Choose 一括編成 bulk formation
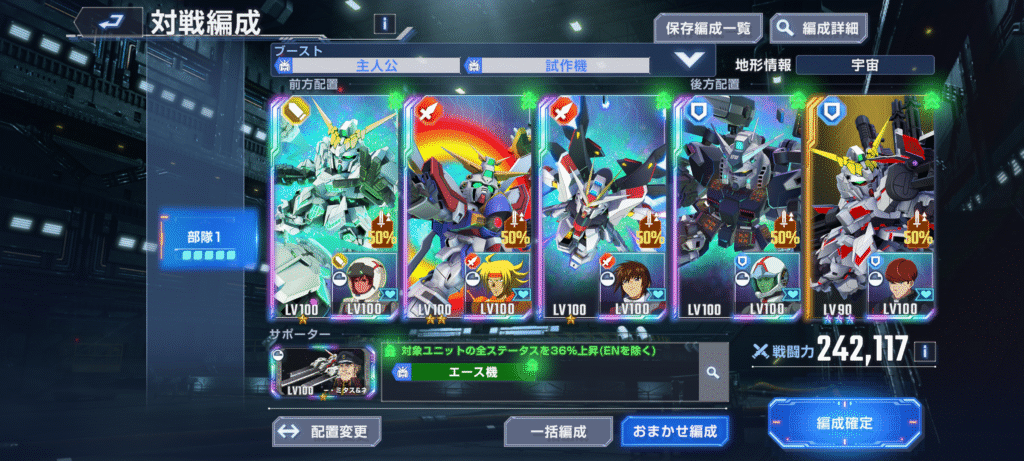The height and width of the screenshot is (461, 1024). tap(557, 432)
